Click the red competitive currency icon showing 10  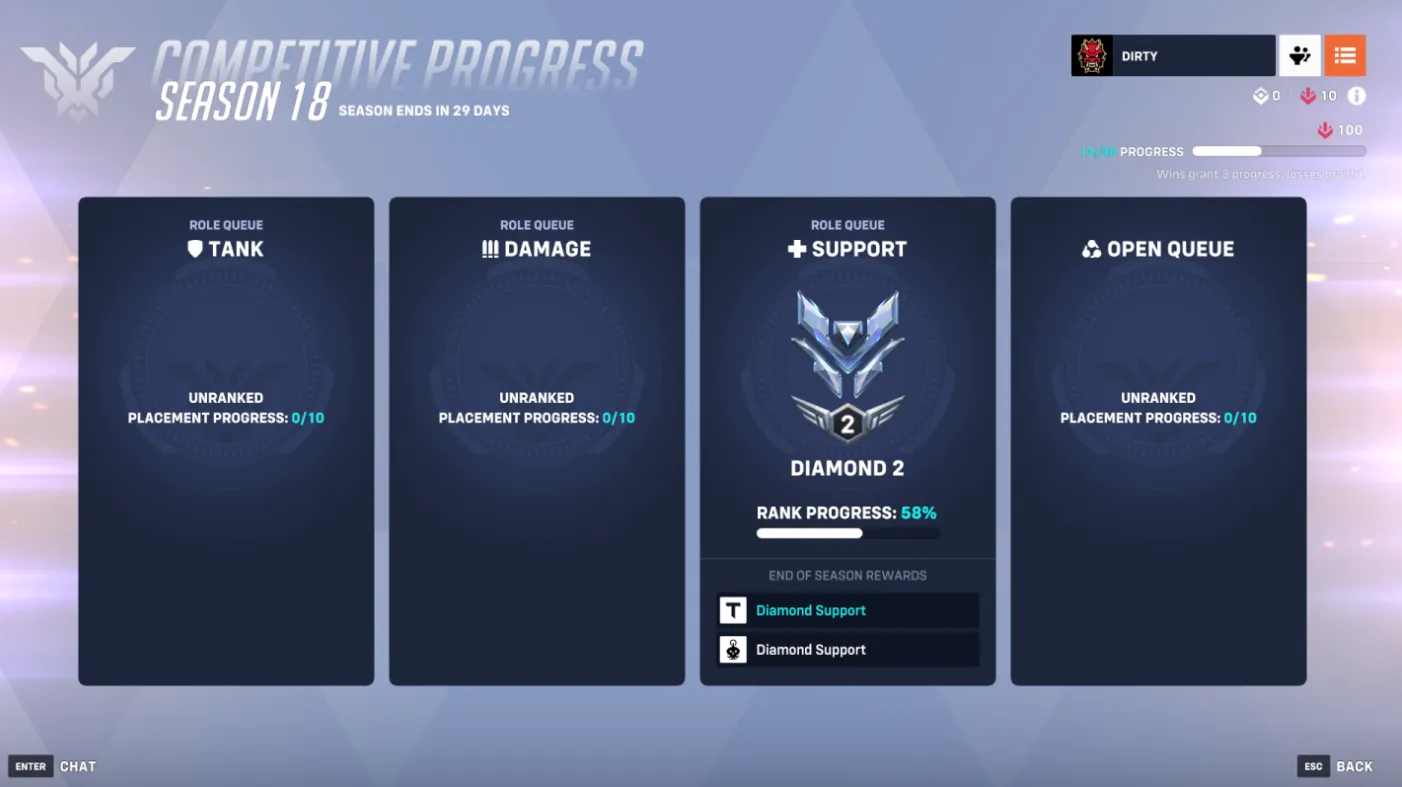(1309, 96)
